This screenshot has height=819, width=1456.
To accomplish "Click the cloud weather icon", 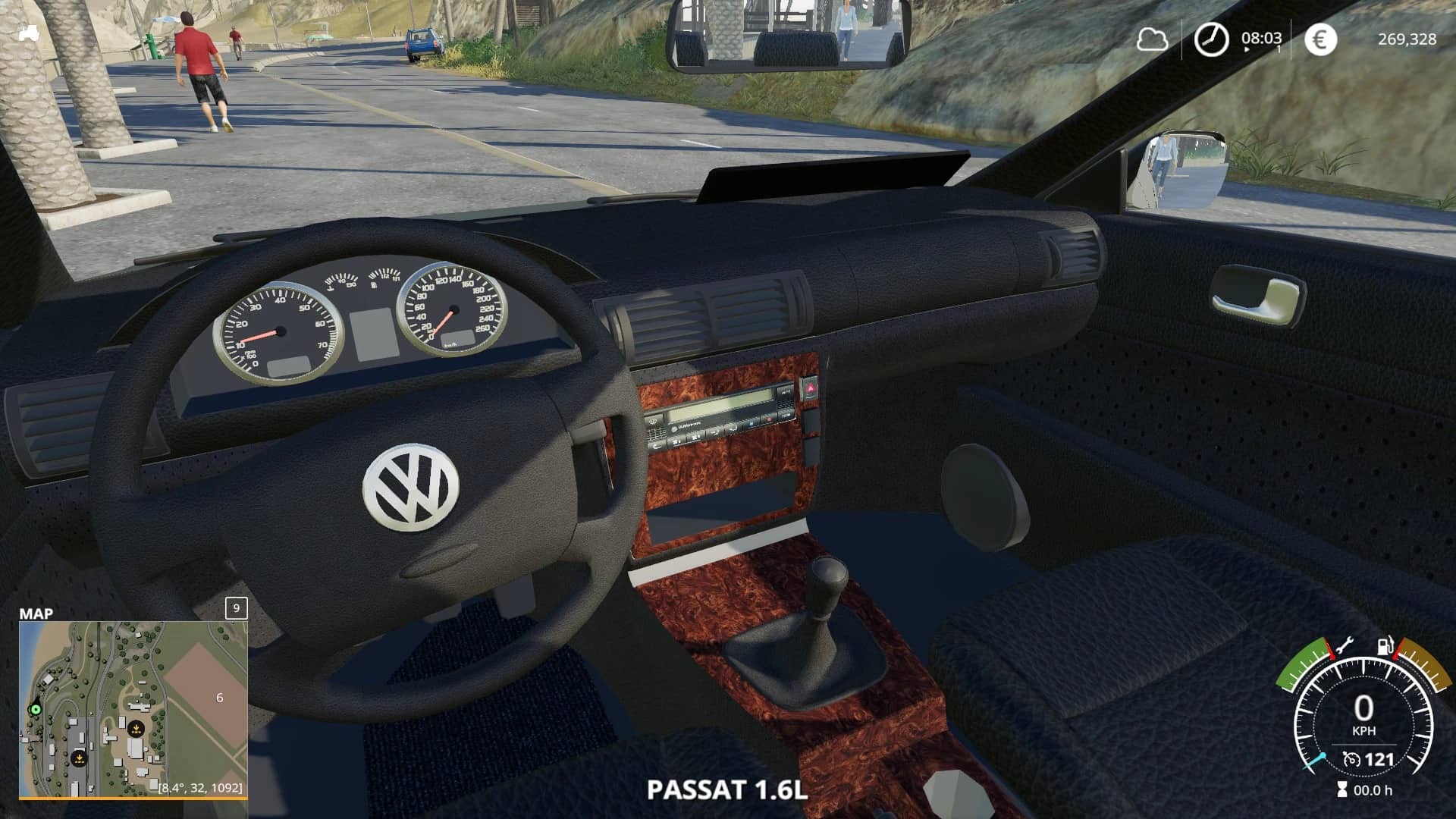I will click(1151, 39).
